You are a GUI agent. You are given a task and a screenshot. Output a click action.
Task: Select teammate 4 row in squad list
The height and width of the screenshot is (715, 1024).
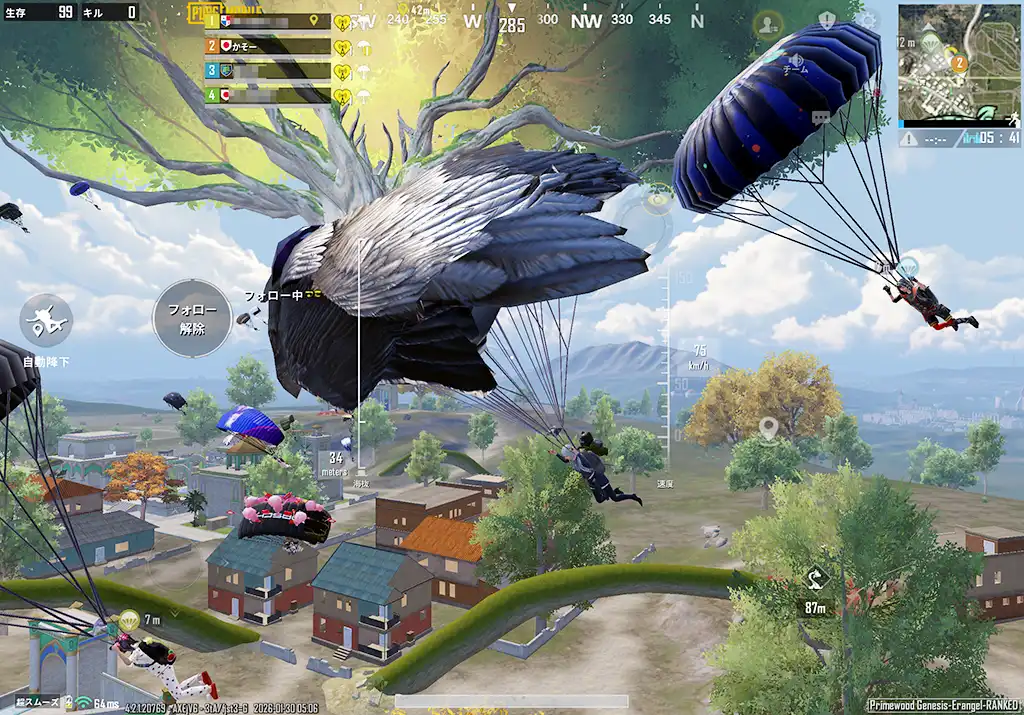268,95
